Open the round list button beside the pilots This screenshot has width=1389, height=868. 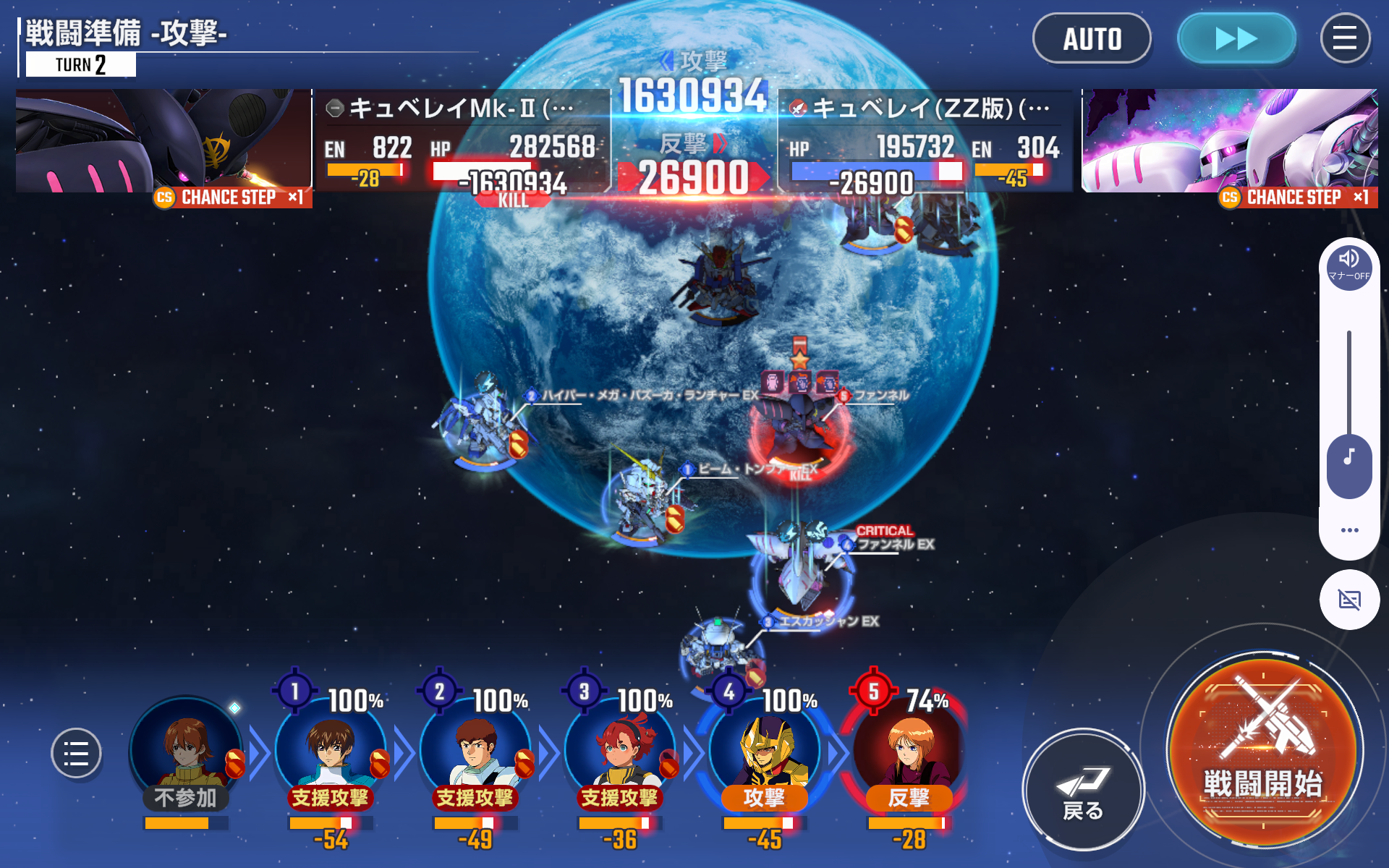tap(76, 753)
